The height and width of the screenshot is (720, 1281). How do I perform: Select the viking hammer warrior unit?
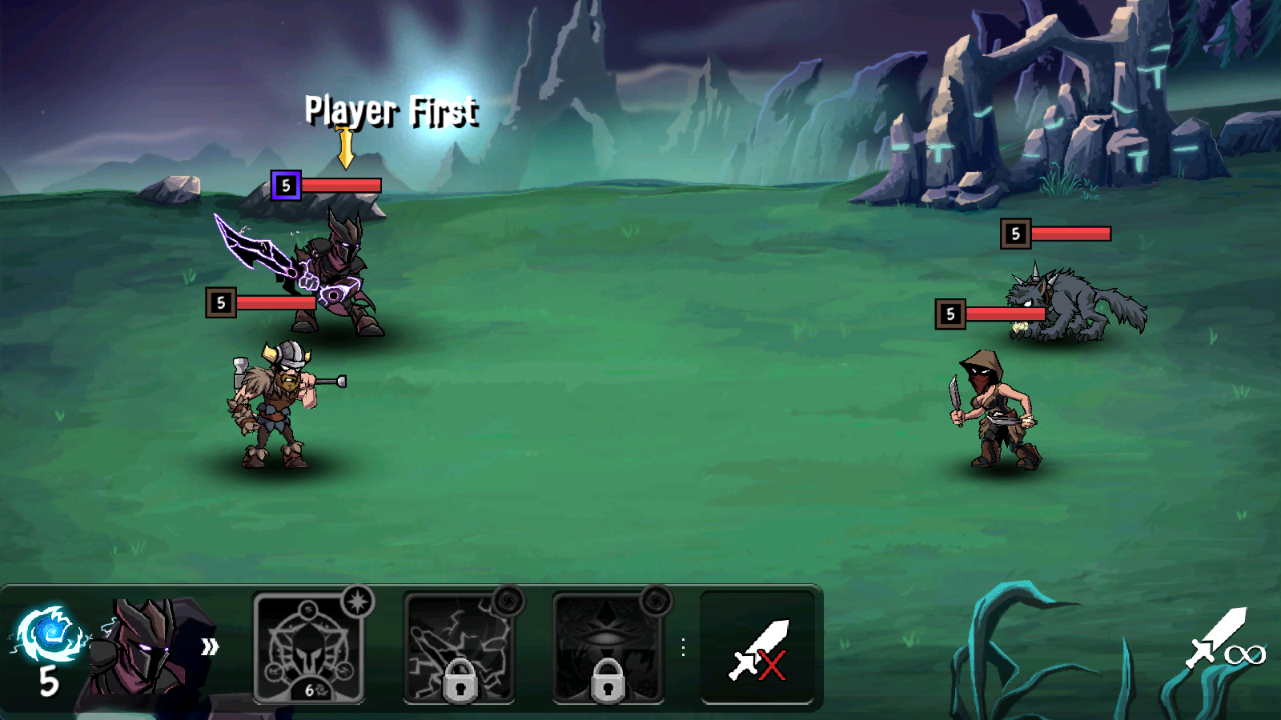coord(273,407)
